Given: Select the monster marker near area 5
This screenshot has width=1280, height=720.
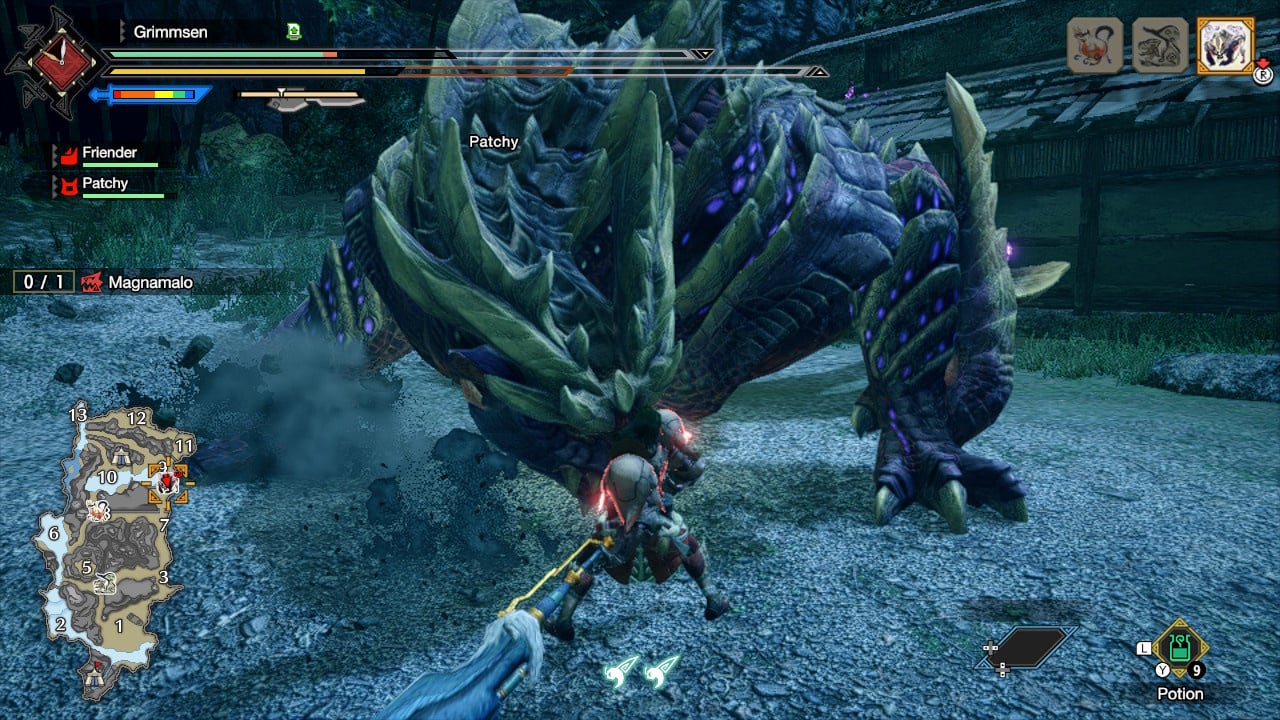Looking at the screenshot, I should click(105, 582).
